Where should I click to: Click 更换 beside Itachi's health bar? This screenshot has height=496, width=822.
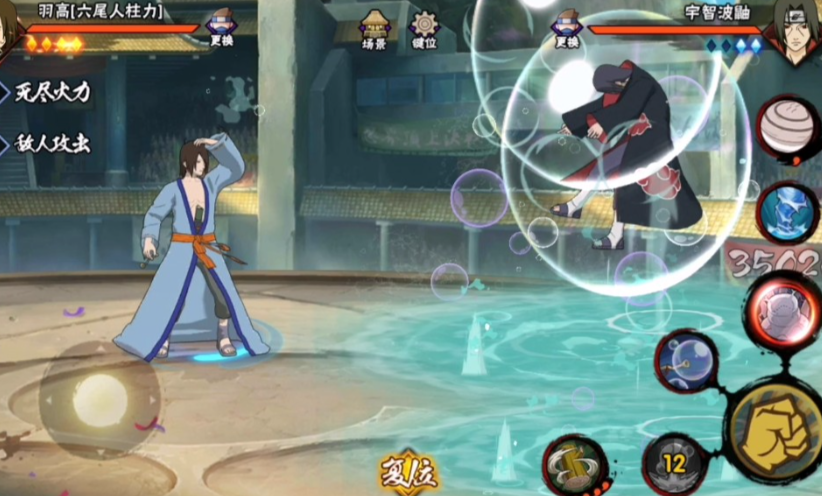pyautogui.click(x=567, y=28)
